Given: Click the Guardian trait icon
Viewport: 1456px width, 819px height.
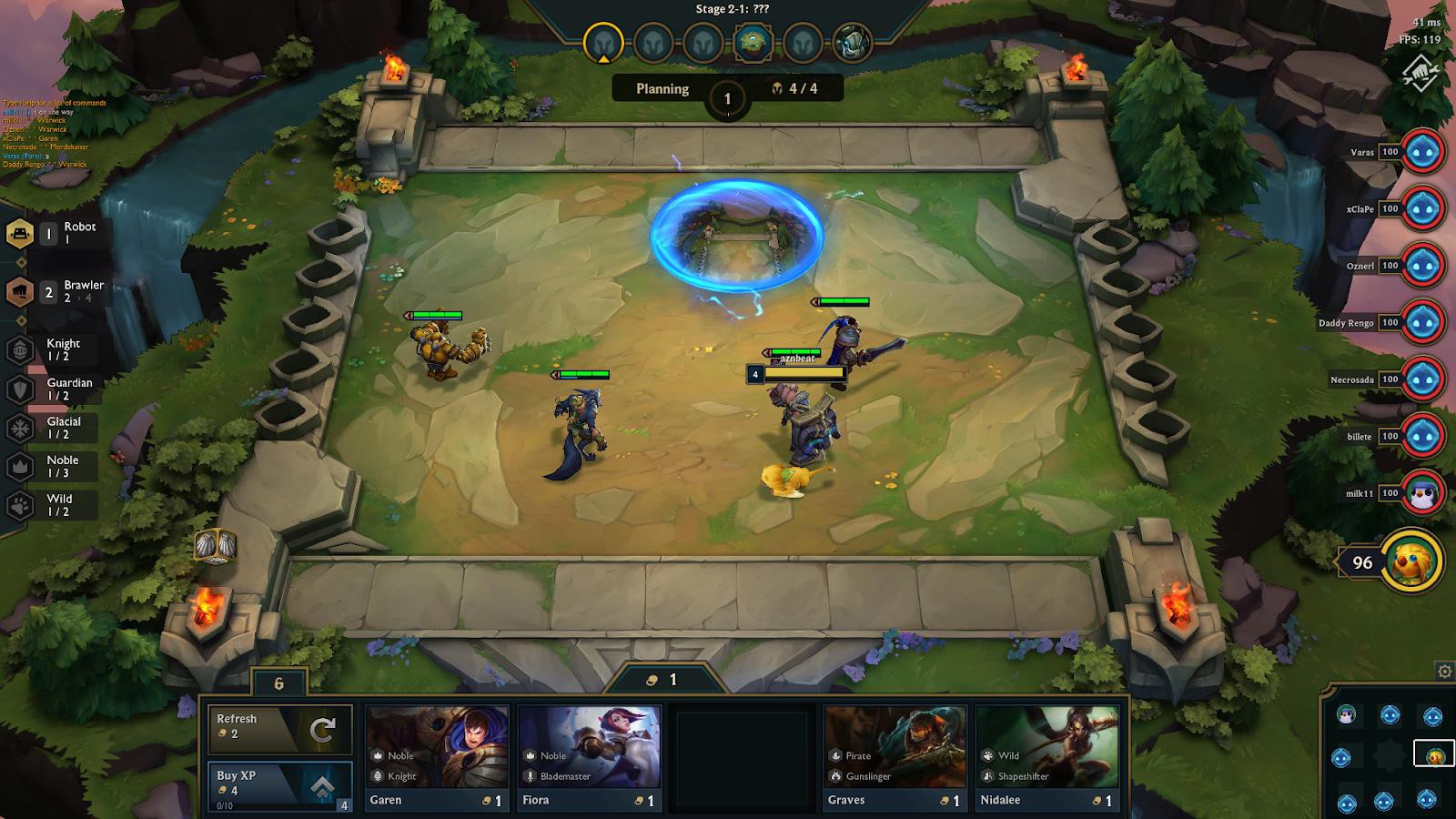Looking at the screenshot, I should [x=20, y=388].
